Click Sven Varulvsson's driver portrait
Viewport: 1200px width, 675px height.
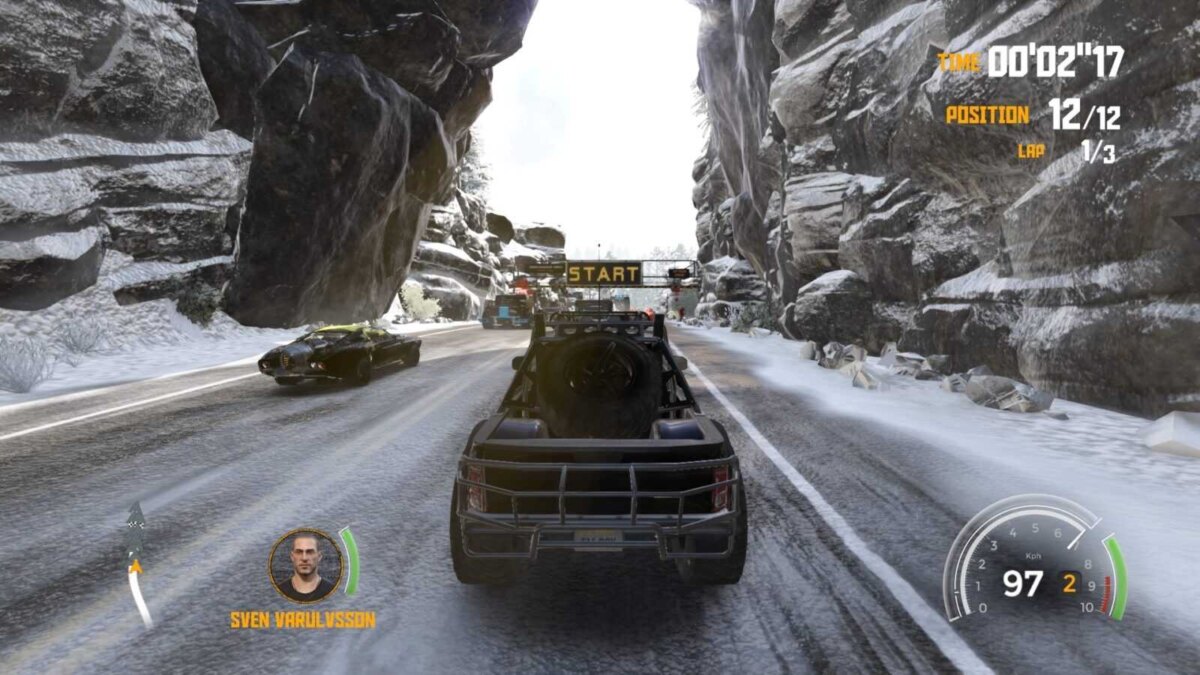point(306,566)
